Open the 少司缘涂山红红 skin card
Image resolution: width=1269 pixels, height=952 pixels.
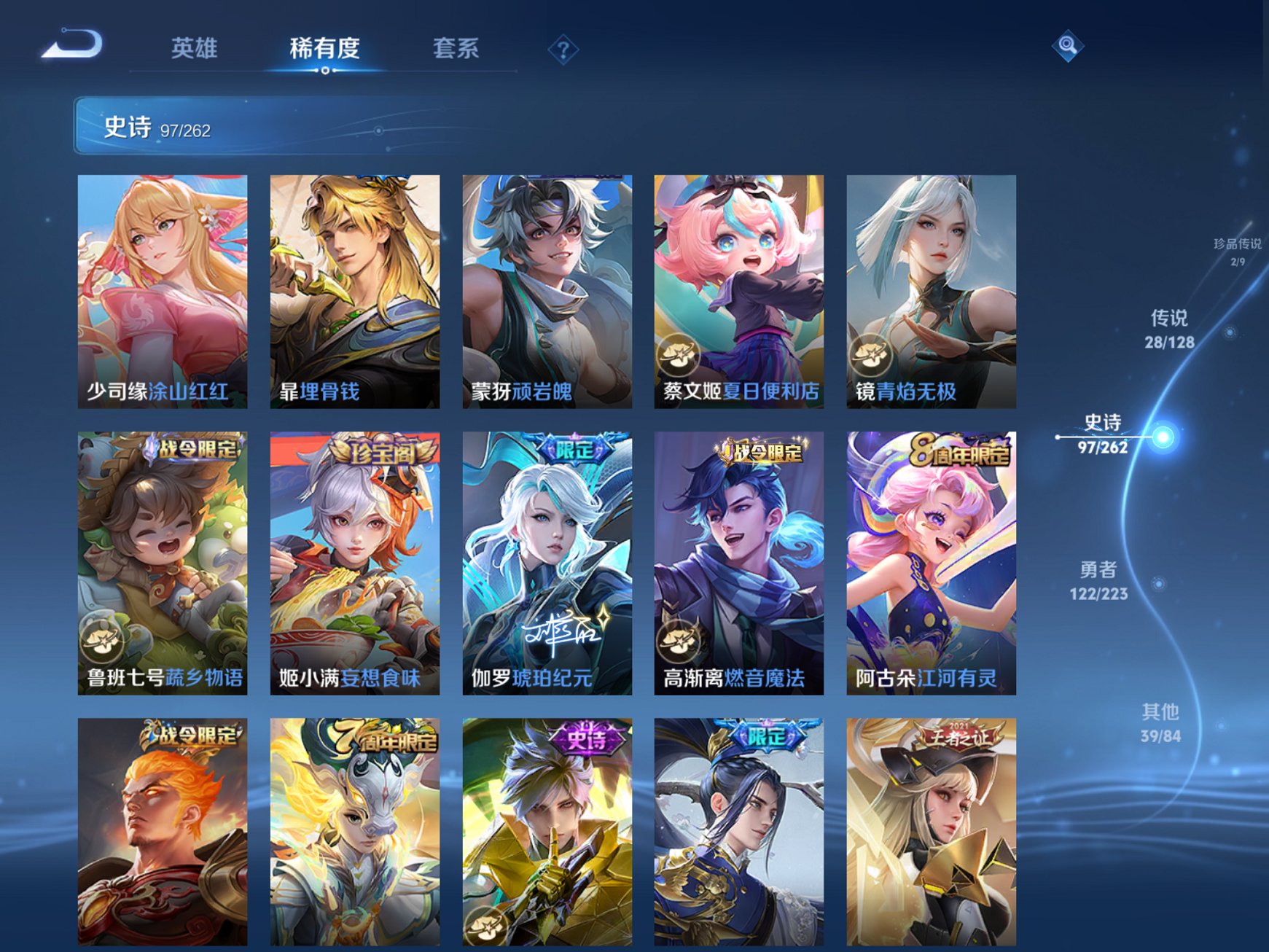(x=162, y=292)
